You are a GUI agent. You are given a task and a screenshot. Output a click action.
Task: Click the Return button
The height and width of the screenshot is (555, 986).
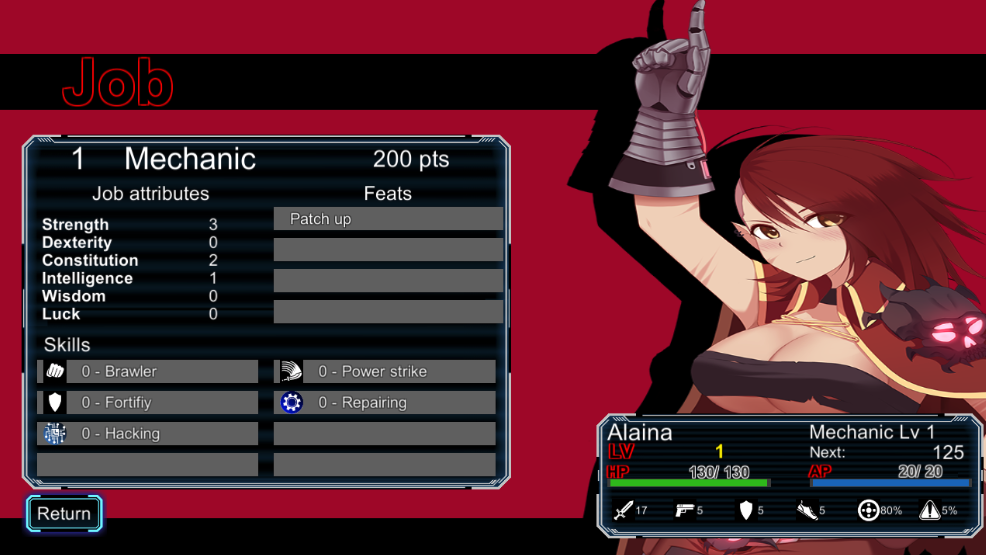click(64, 513)
